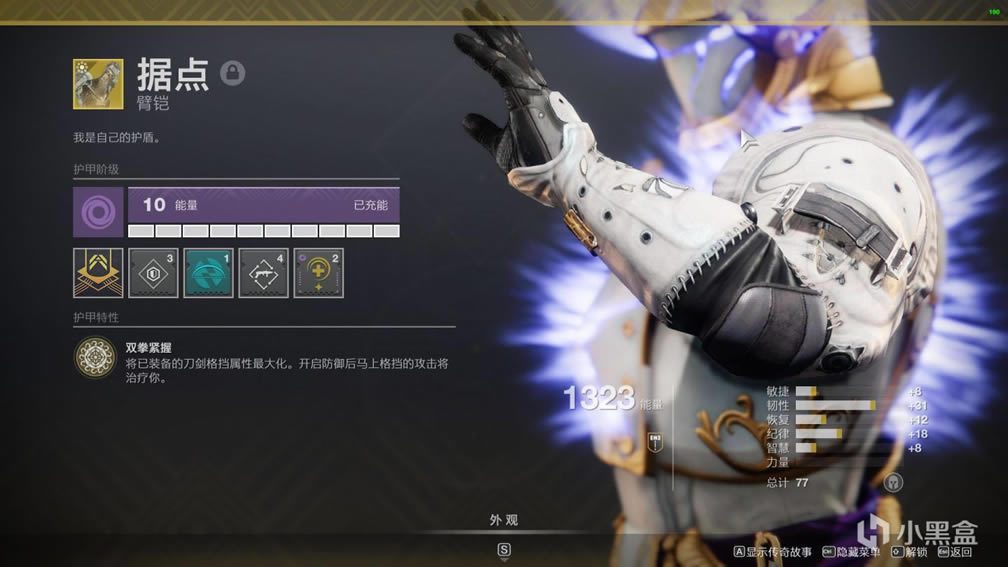Select the gold plus-sign mod costing 2
The image size is (1008, 567).
[318, 273]
